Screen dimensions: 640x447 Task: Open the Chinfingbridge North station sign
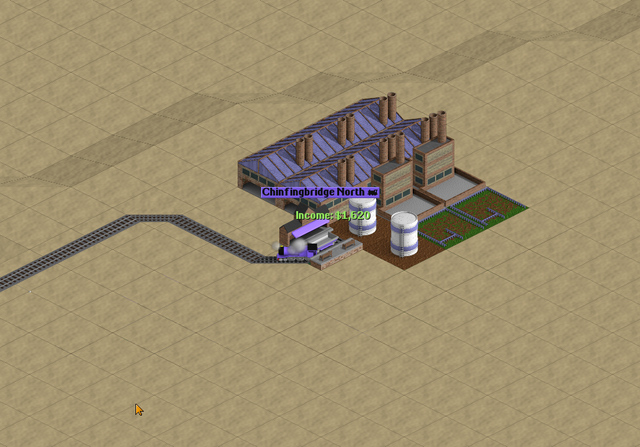pos(319,192)
